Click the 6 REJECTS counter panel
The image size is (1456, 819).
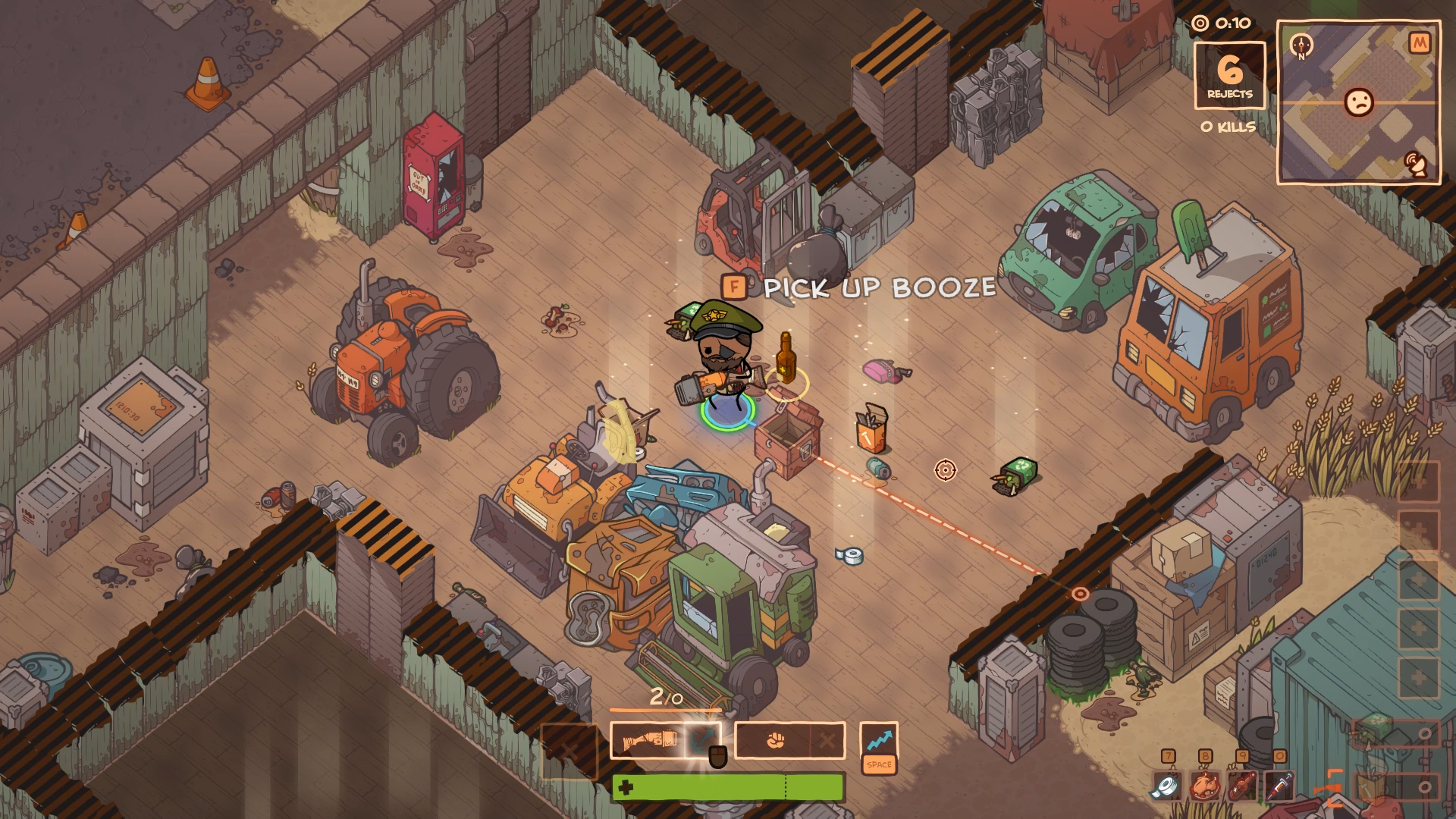point(1230,74)
